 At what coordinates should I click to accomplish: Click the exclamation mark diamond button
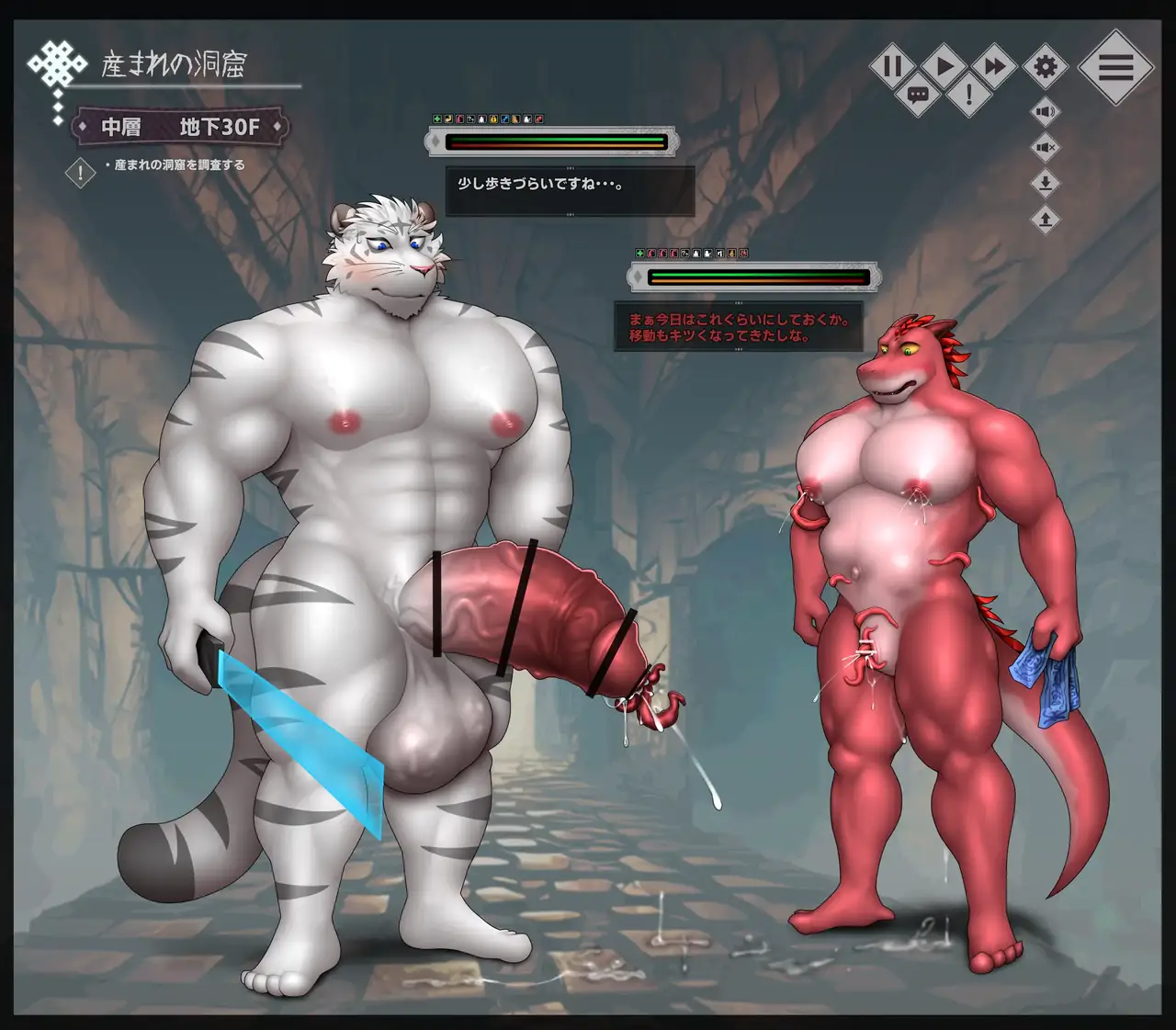(969, 94)
